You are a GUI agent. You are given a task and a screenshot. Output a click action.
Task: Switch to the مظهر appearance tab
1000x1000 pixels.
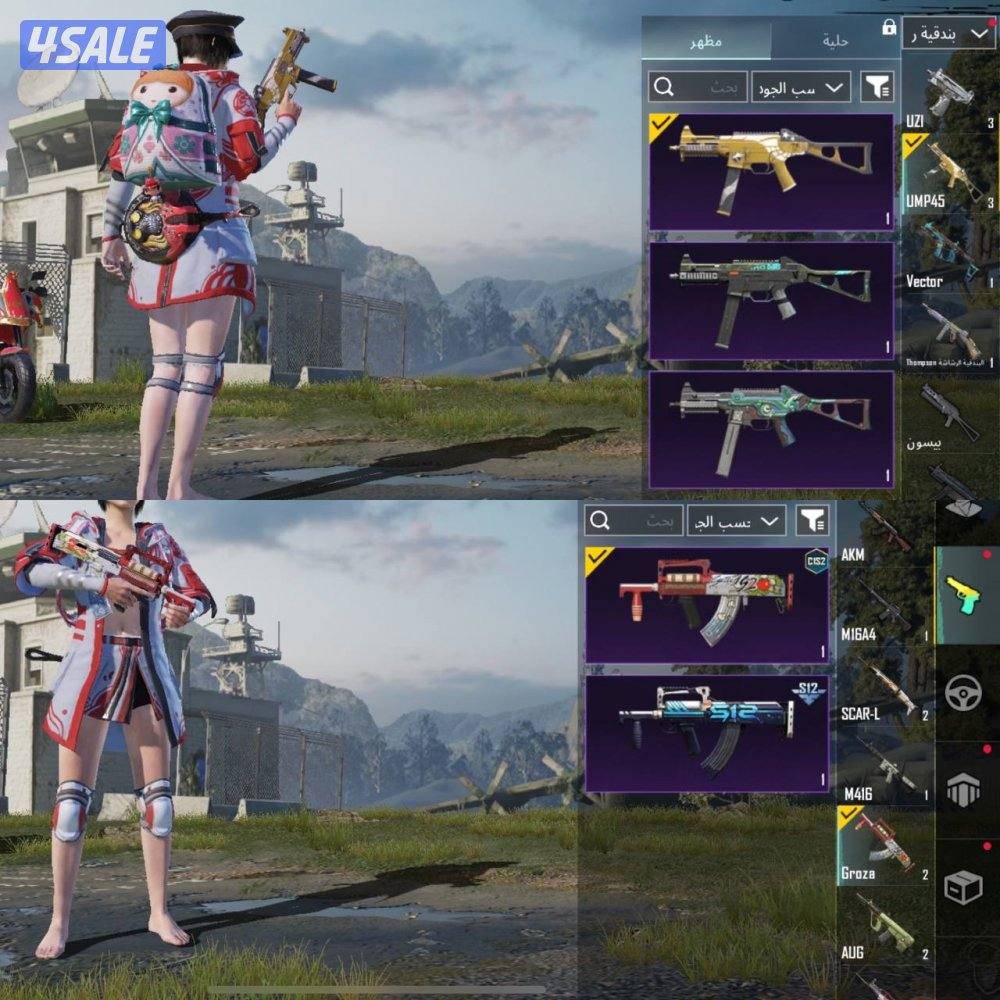pyautogui.click(x=706, y=41)
